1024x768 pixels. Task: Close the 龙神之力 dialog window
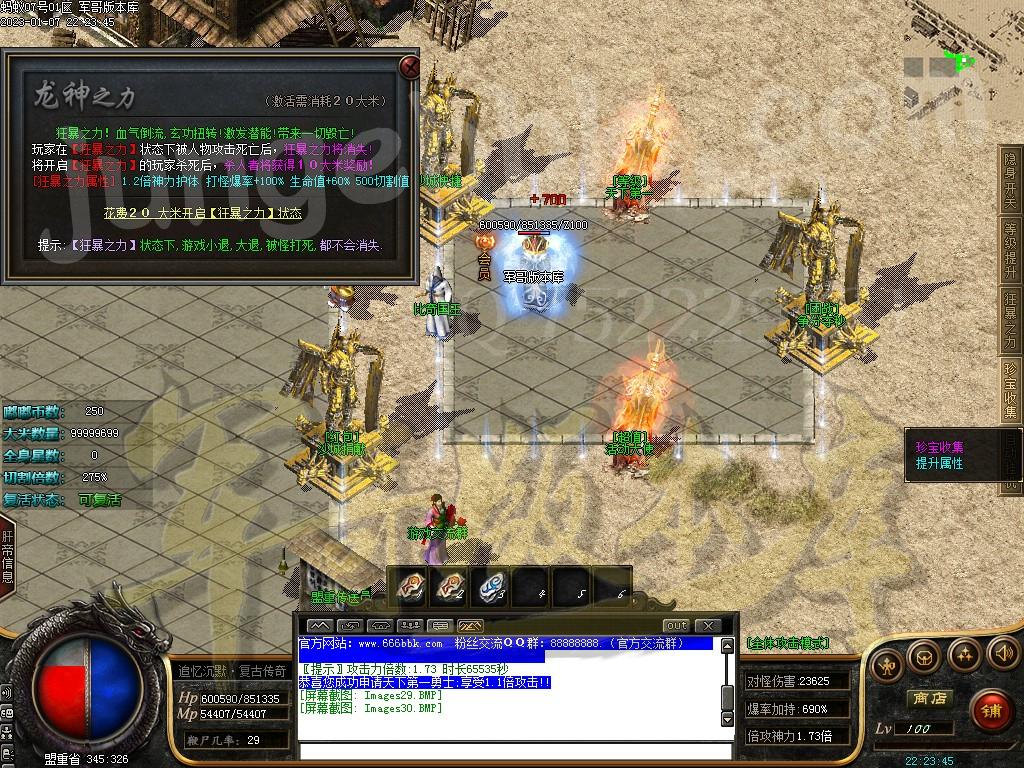pyautogui.click(x=409, y=67)
